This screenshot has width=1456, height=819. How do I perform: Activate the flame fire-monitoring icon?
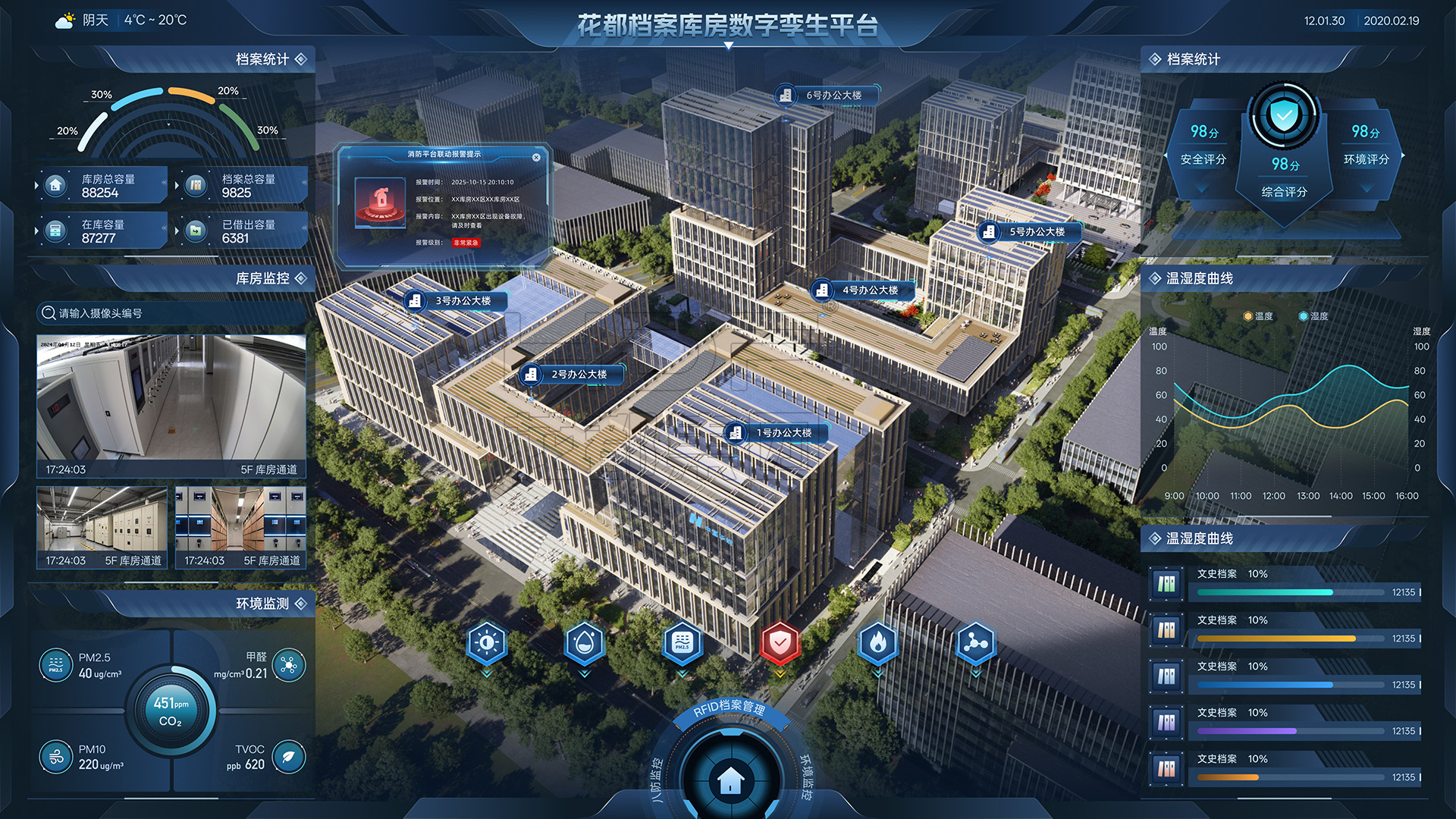click(x=877, y=643)
